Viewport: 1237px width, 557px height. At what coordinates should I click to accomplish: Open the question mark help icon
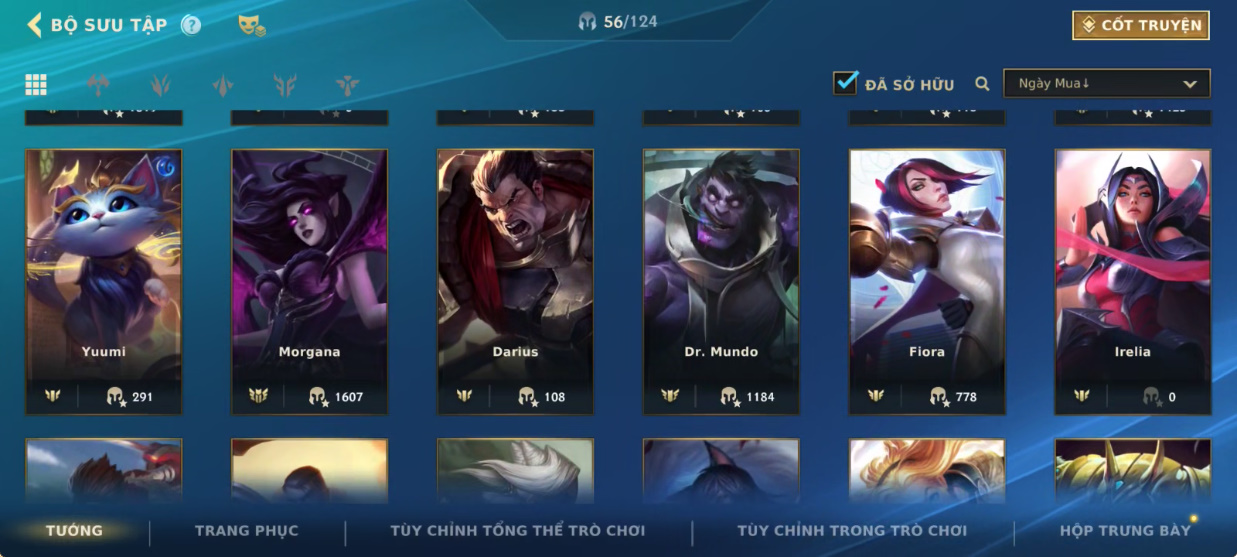tap(191, 25)
